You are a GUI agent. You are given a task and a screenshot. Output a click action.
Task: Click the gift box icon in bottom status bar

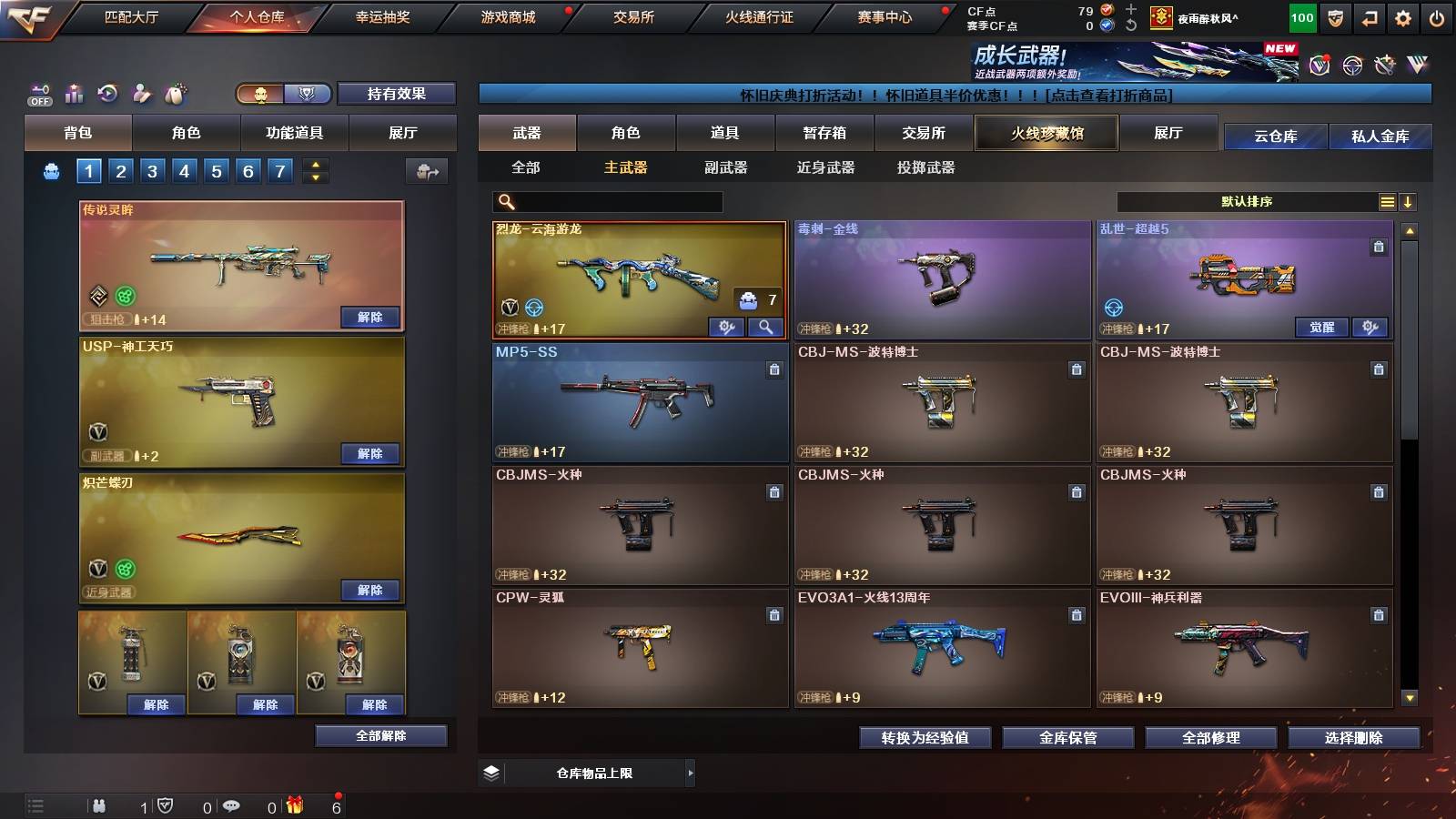(293, 804)
